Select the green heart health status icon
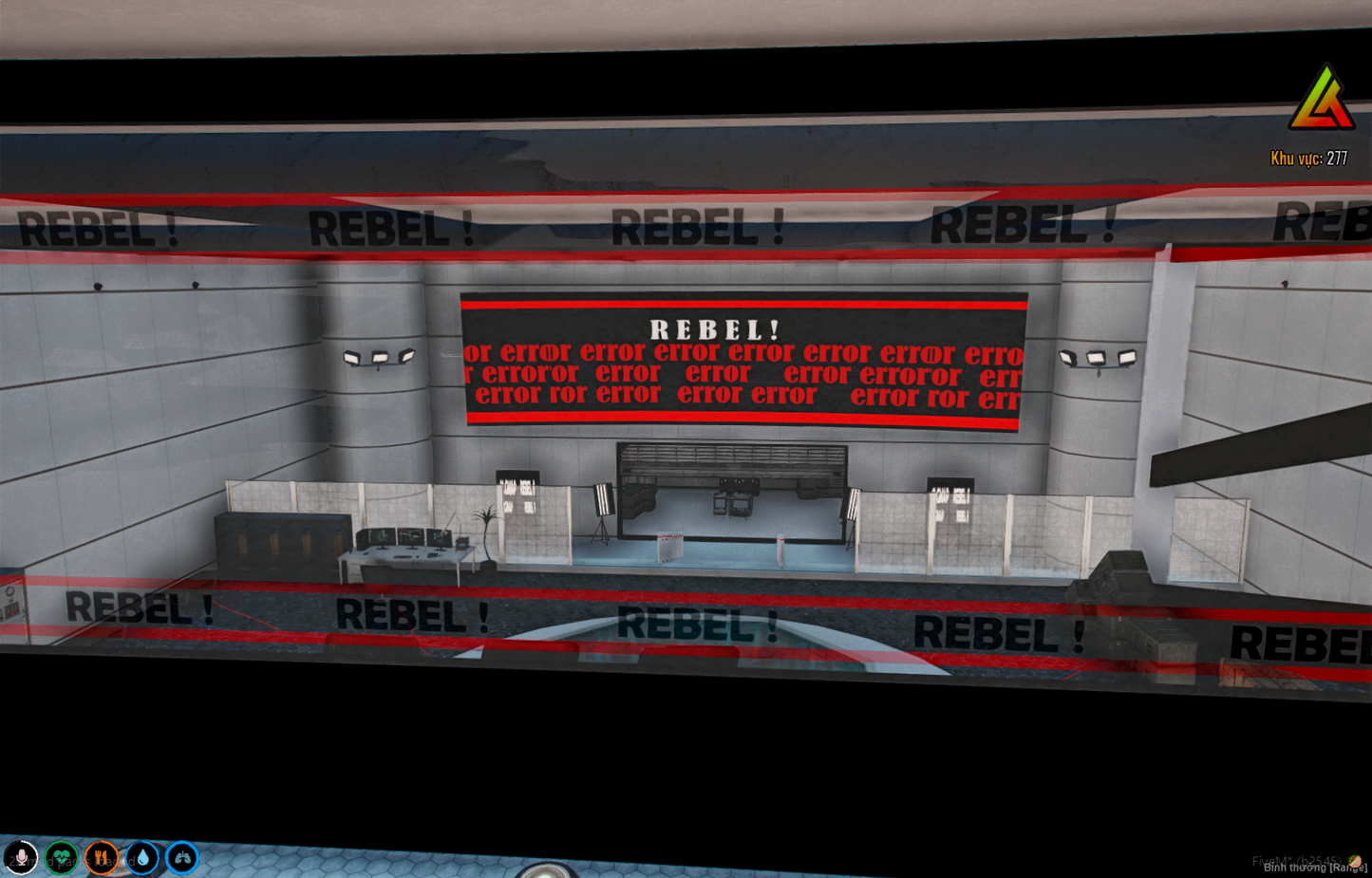 (x=60, y=859)
